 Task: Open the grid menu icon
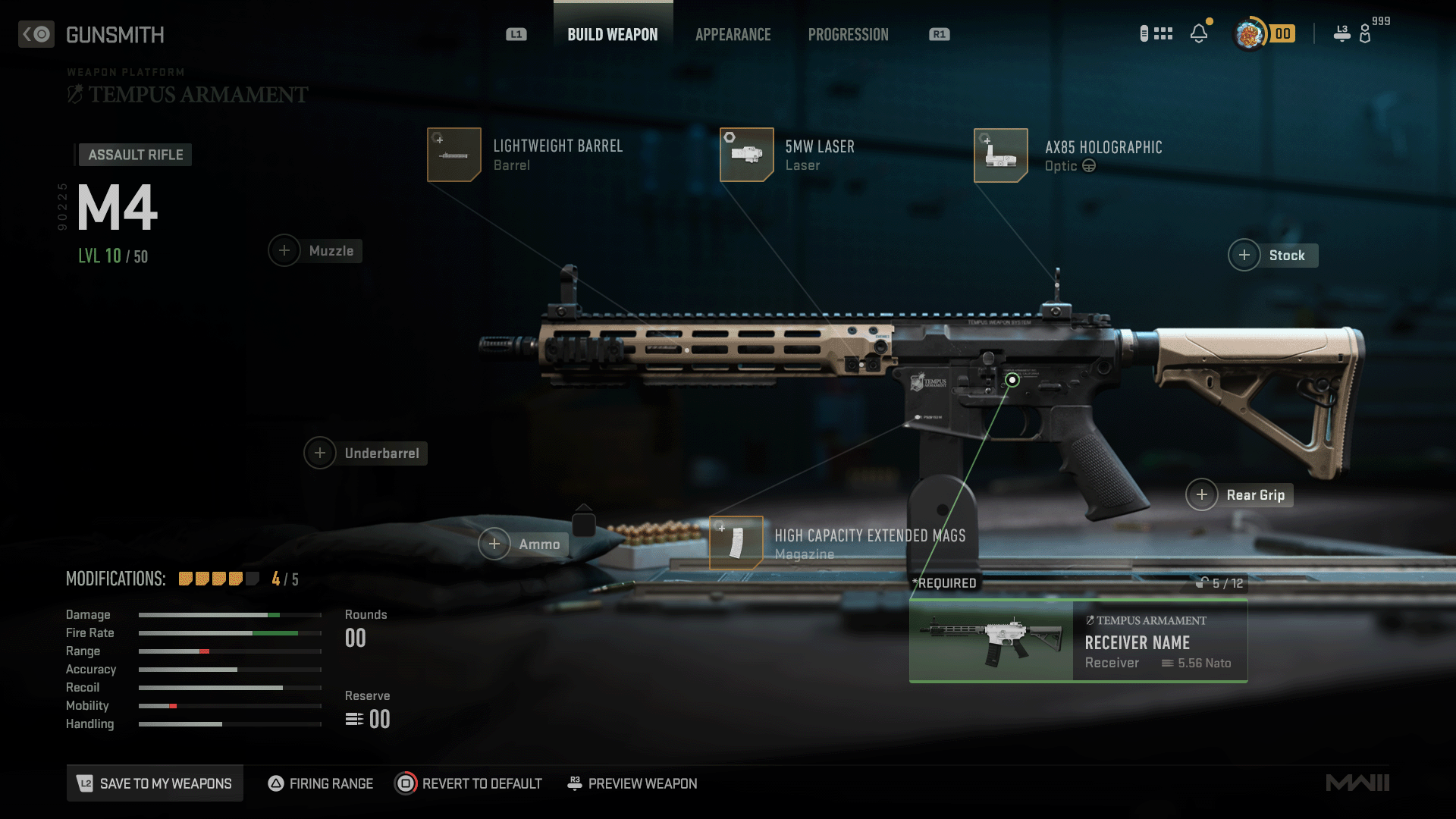1163,34
